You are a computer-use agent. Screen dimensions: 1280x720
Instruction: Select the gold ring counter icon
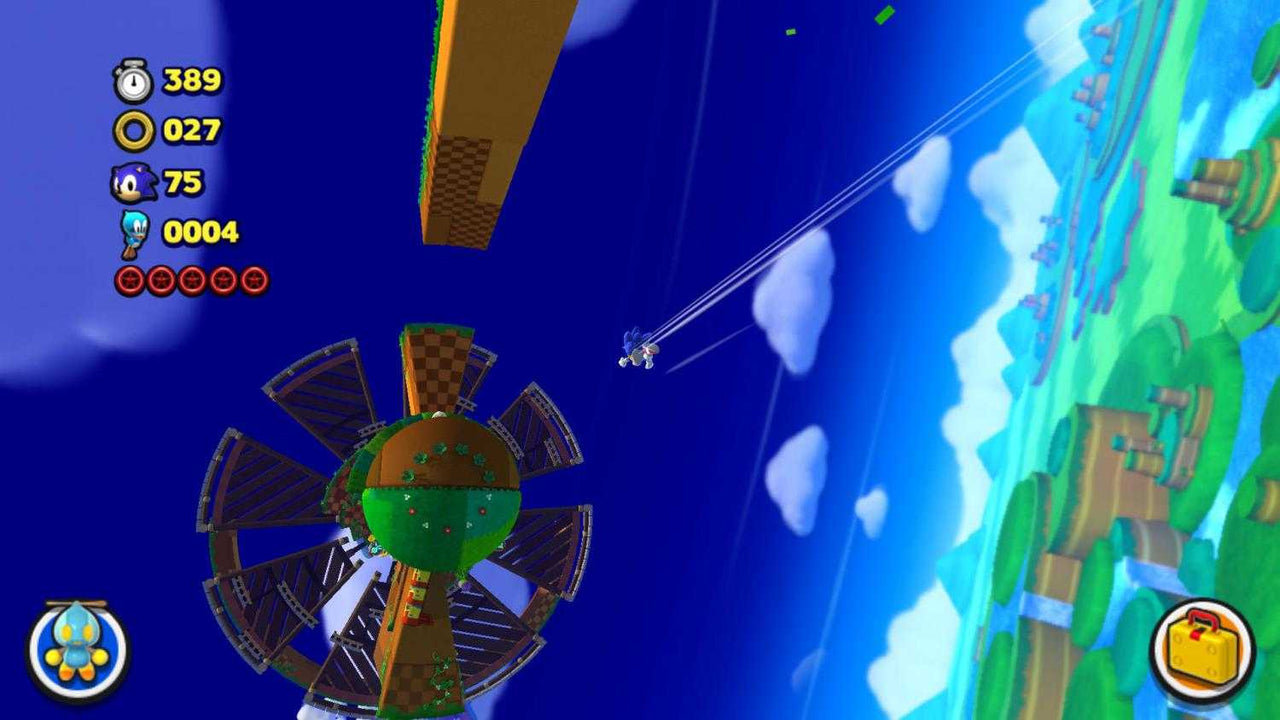131,129
